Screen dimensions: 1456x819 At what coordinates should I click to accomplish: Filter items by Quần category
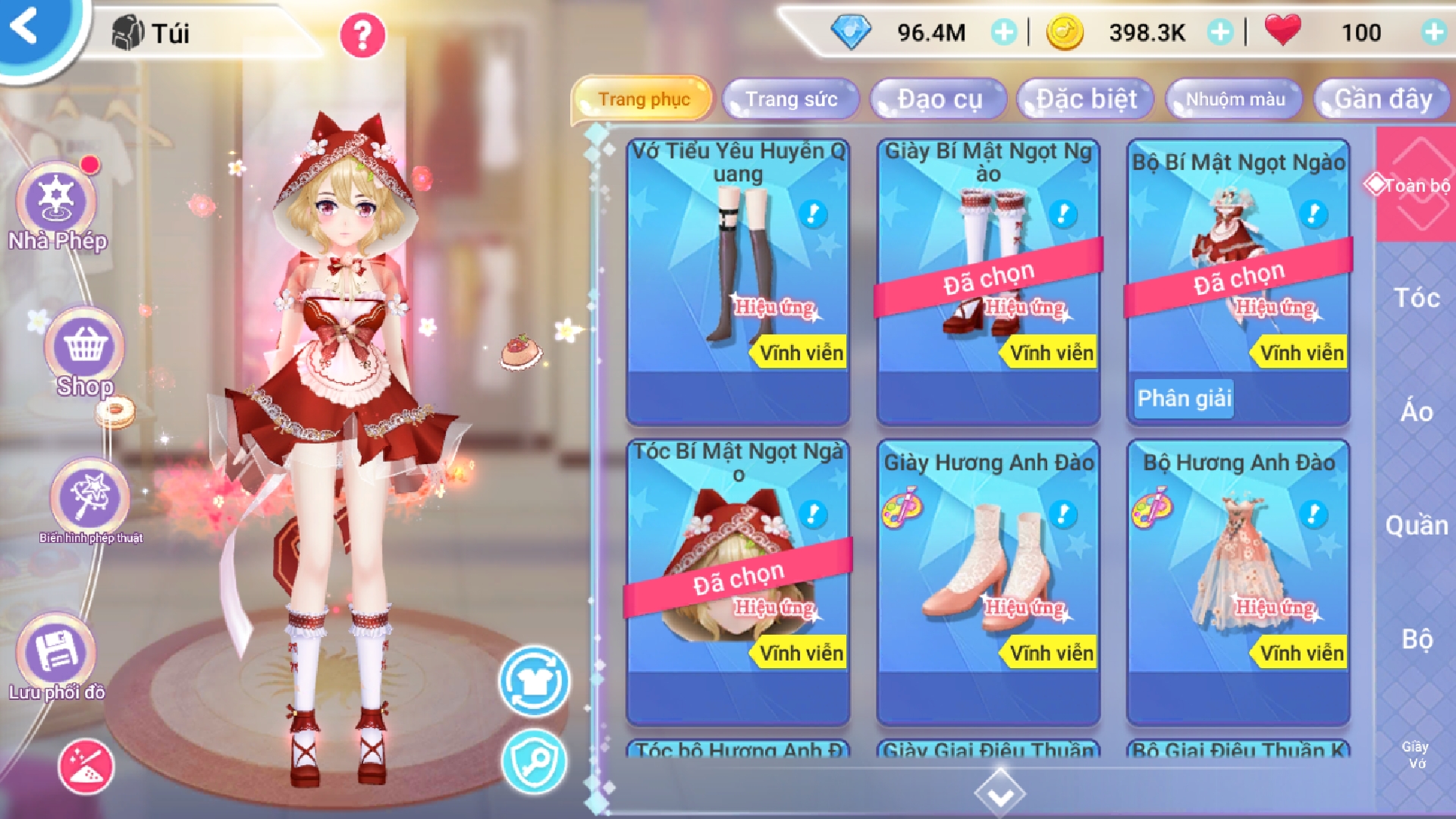[x=1417, y=526]
